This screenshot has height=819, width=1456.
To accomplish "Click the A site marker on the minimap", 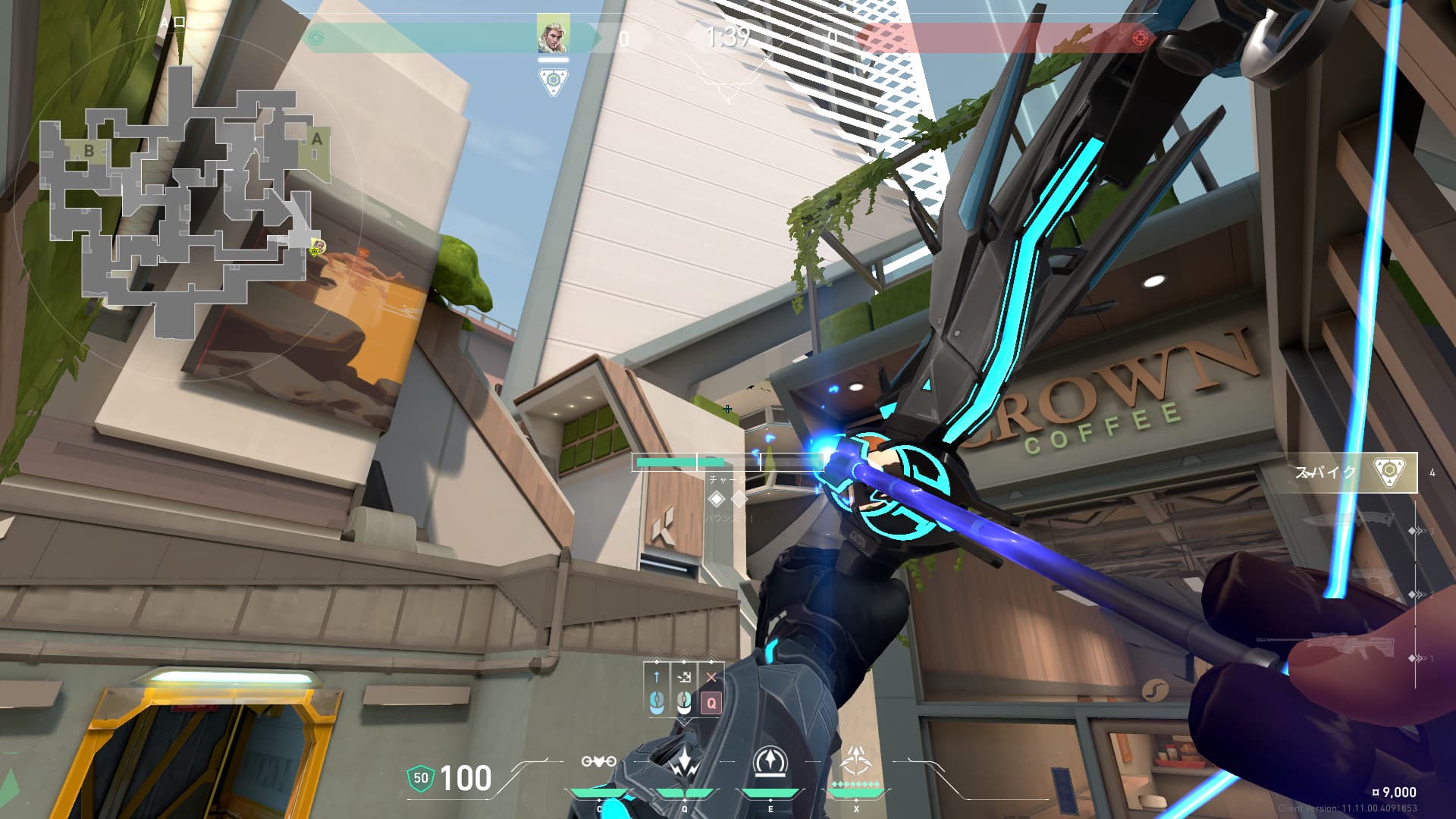I will click(x=317, y=140).
